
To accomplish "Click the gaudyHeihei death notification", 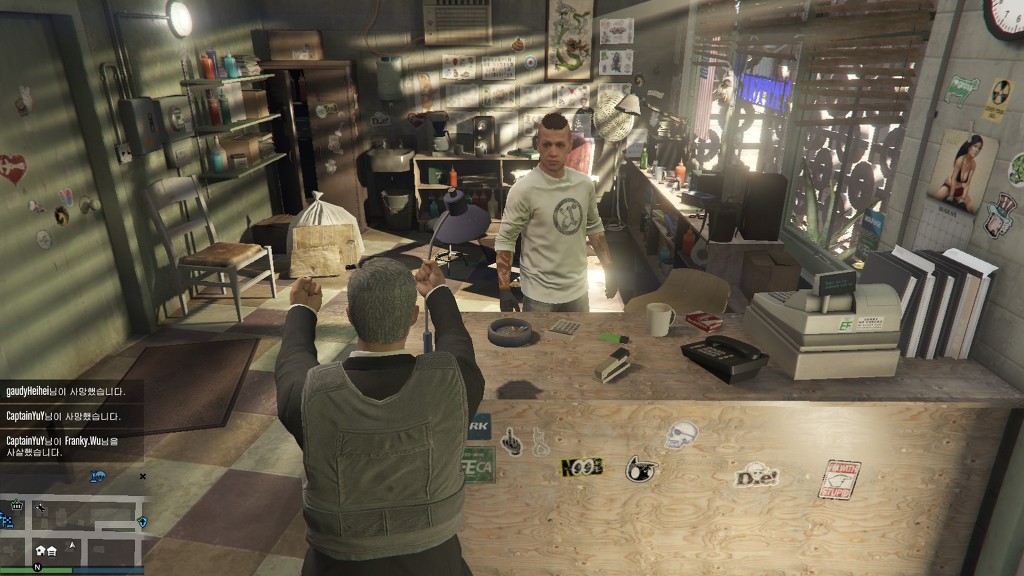I will (64, 392).
